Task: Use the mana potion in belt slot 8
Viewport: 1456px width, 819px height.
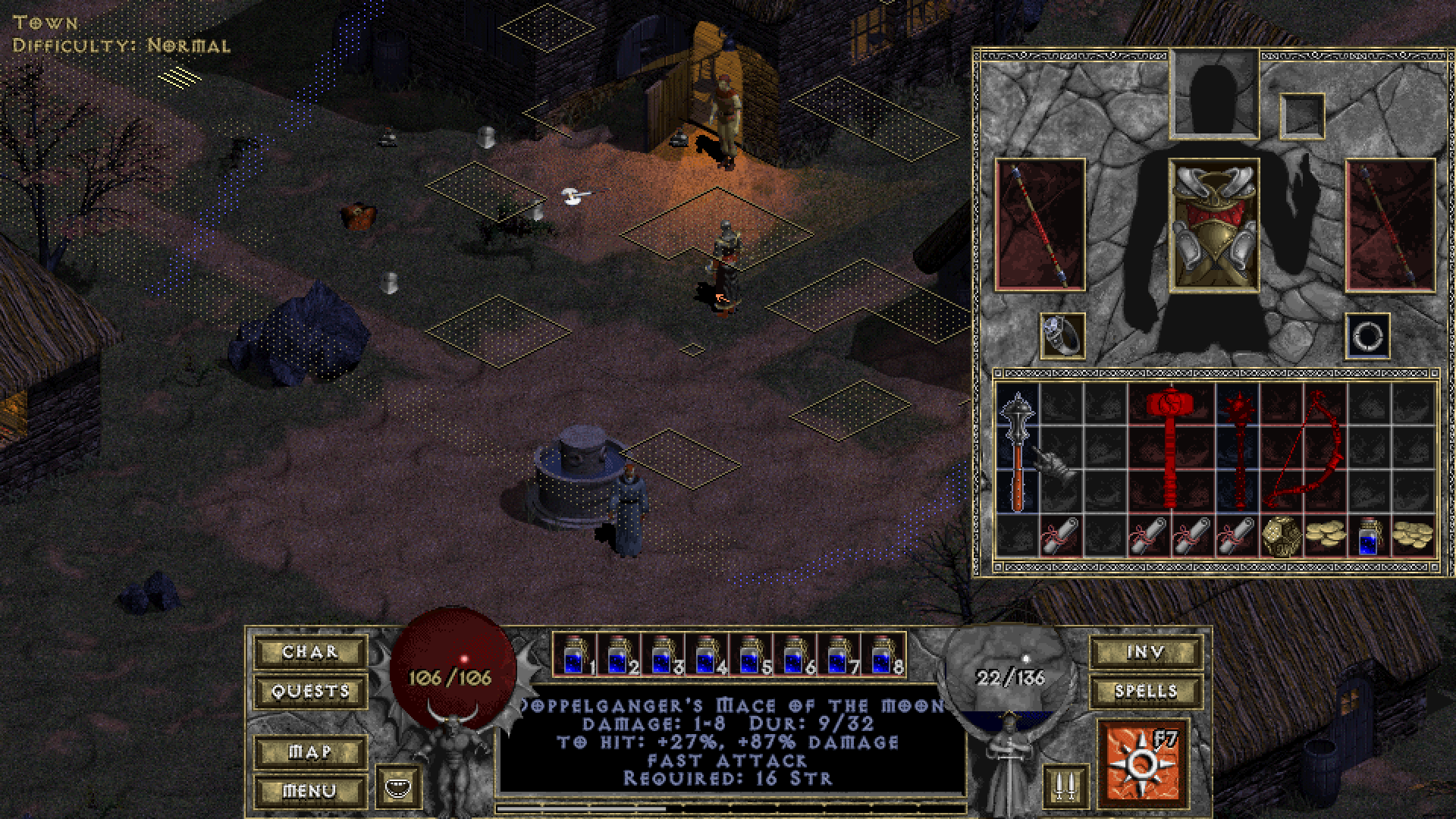Action: 883,655
